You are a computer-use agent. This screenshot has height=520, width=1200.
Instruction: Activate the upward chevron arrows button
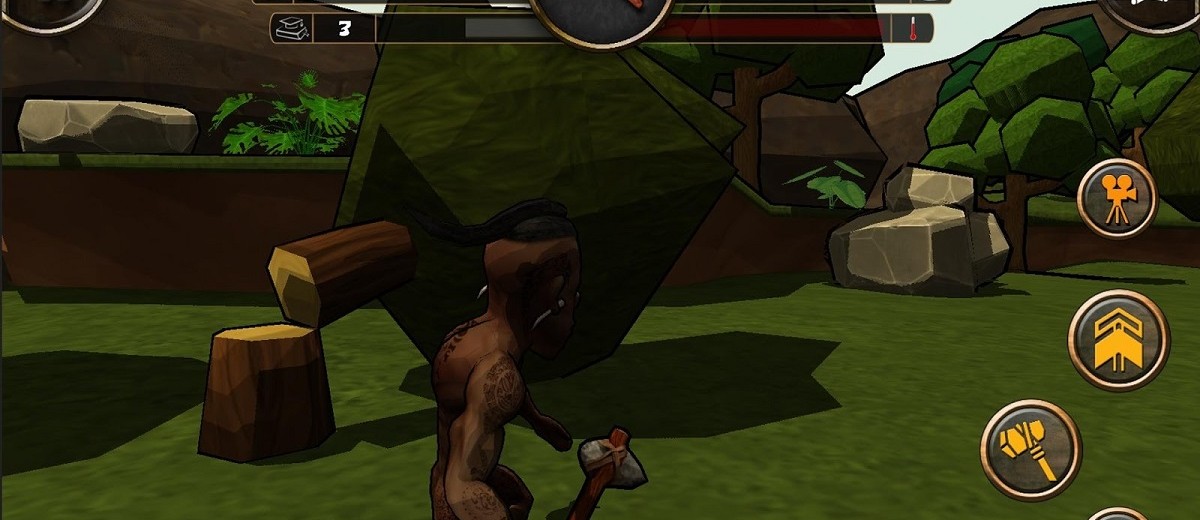click(1118, 340)
